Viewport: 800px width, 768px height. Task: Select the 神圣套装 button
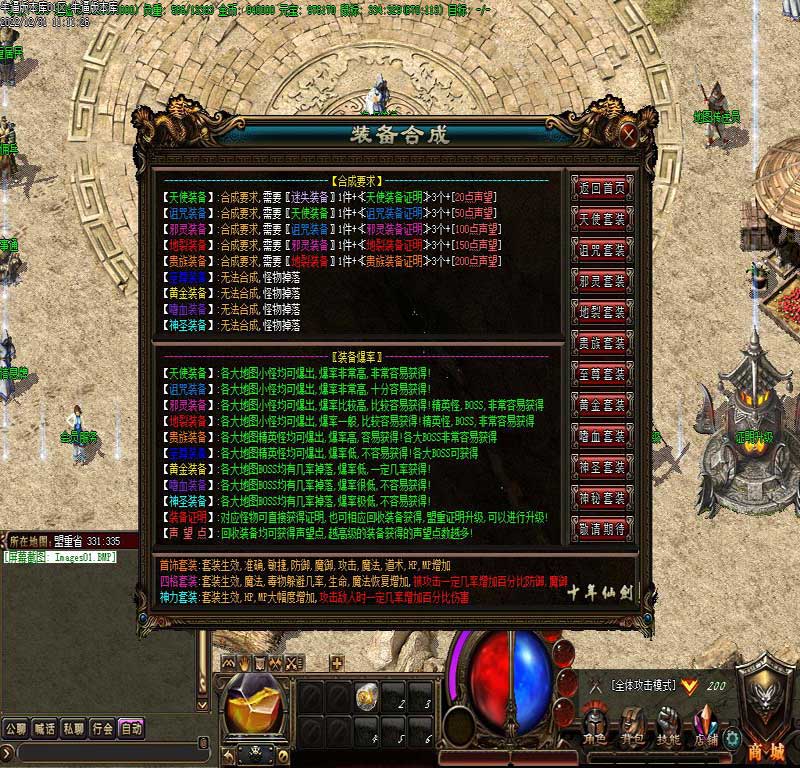(x=601, y=467)
